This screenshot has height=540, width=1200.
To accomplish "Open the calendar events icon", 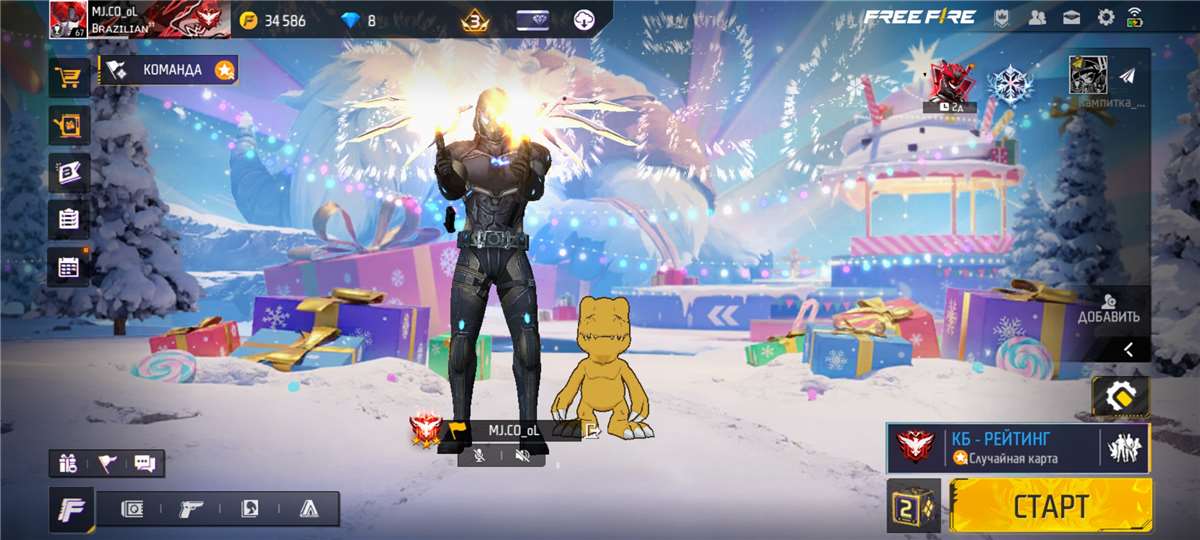I will (69, 267).
